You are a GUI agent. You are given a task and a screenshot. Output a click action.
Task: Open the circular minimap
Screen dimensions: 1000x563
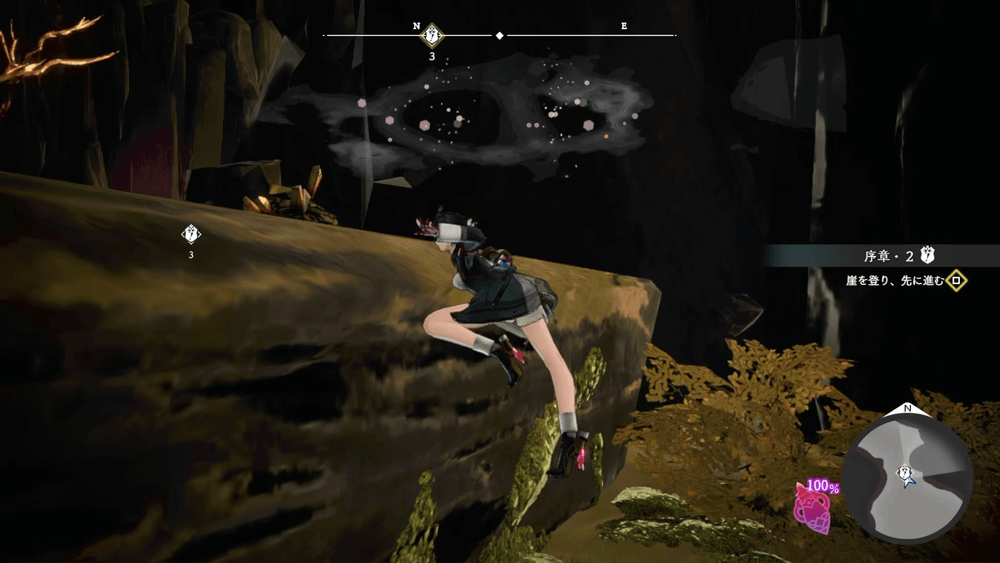coord(907,472)
